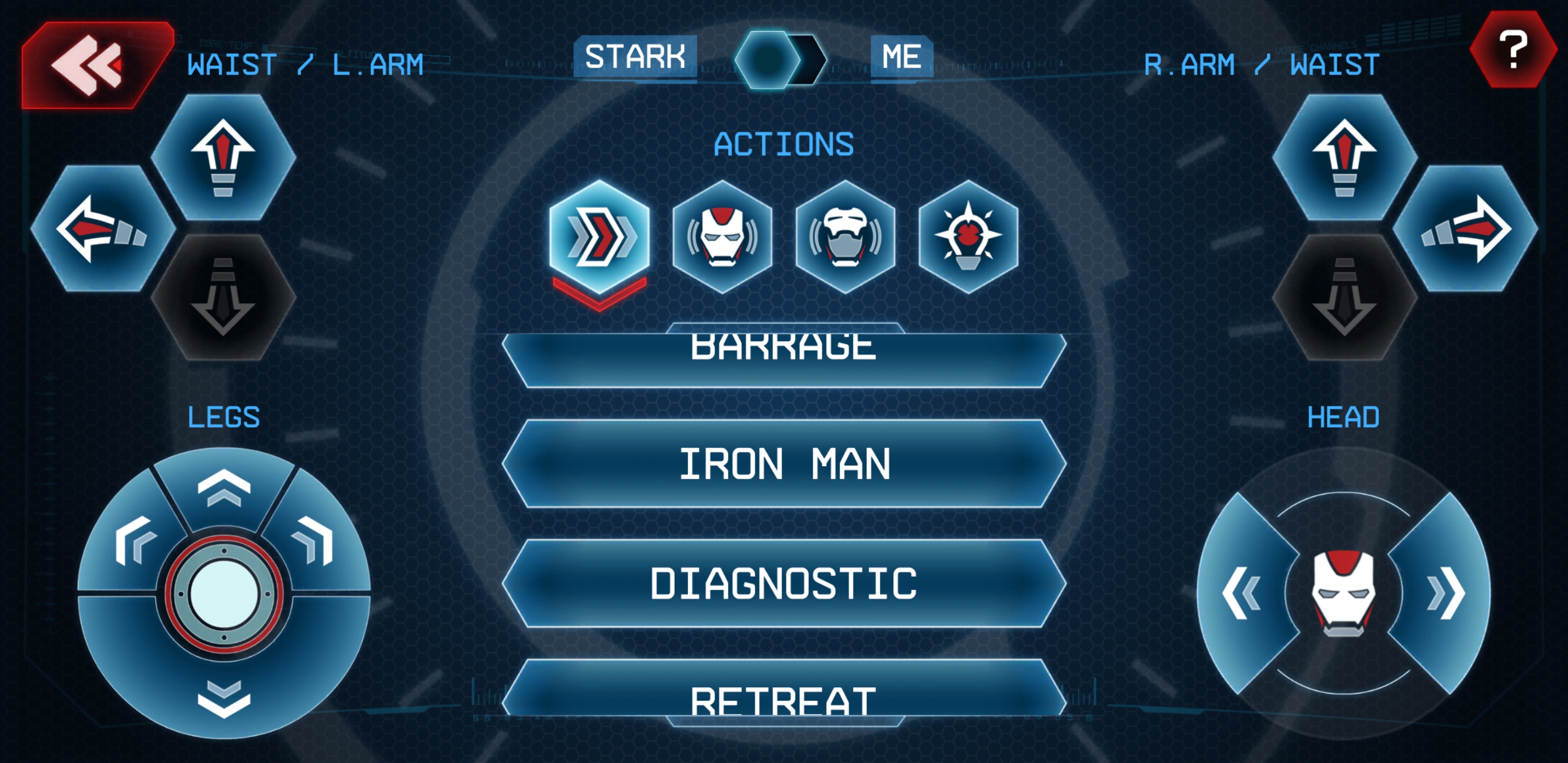Screen dimensions: 1568x763
Task: Run the Diagnostic action
Action: pos(783,583)
